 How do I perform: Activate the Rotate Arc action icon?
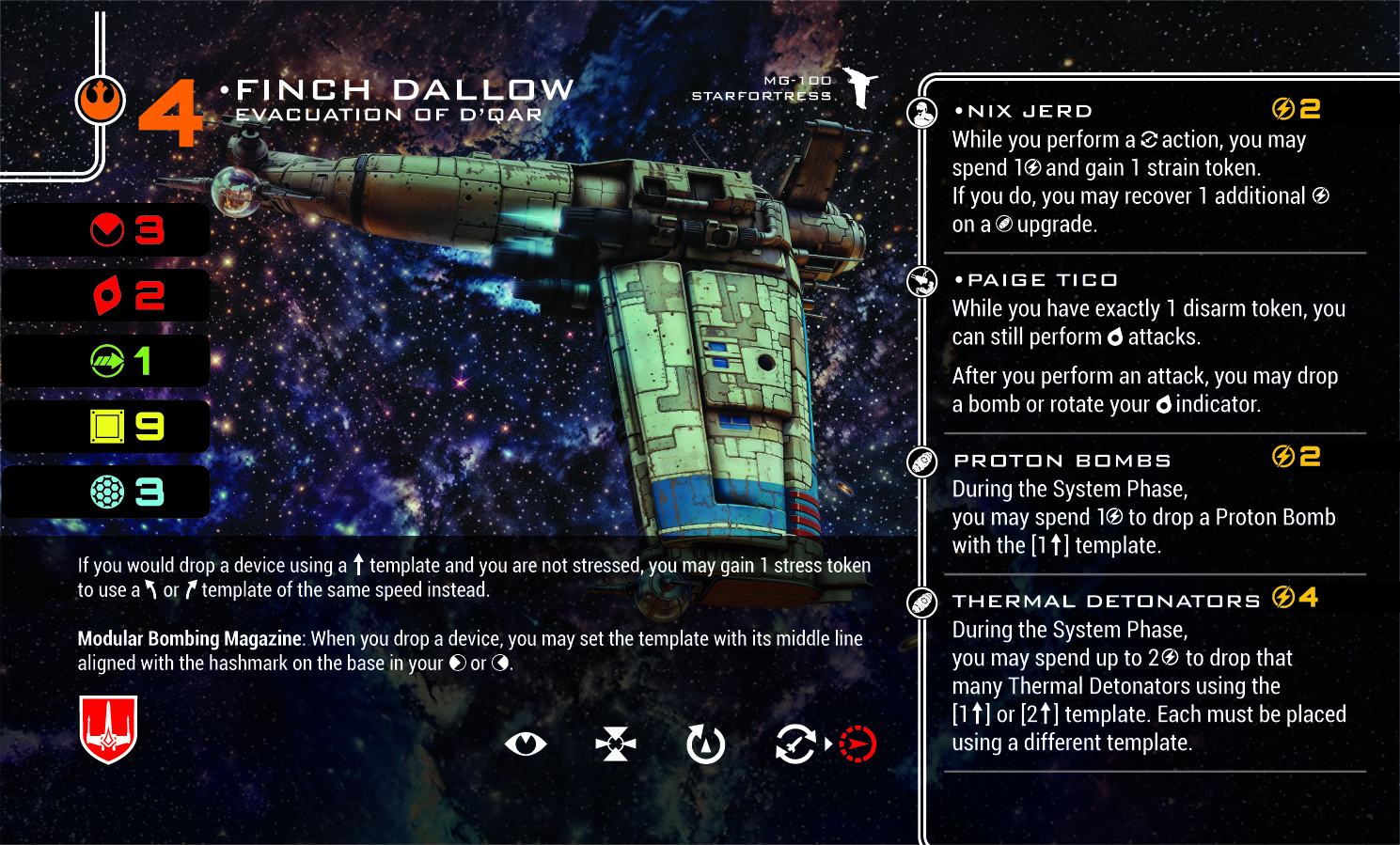tap(705, 744)
